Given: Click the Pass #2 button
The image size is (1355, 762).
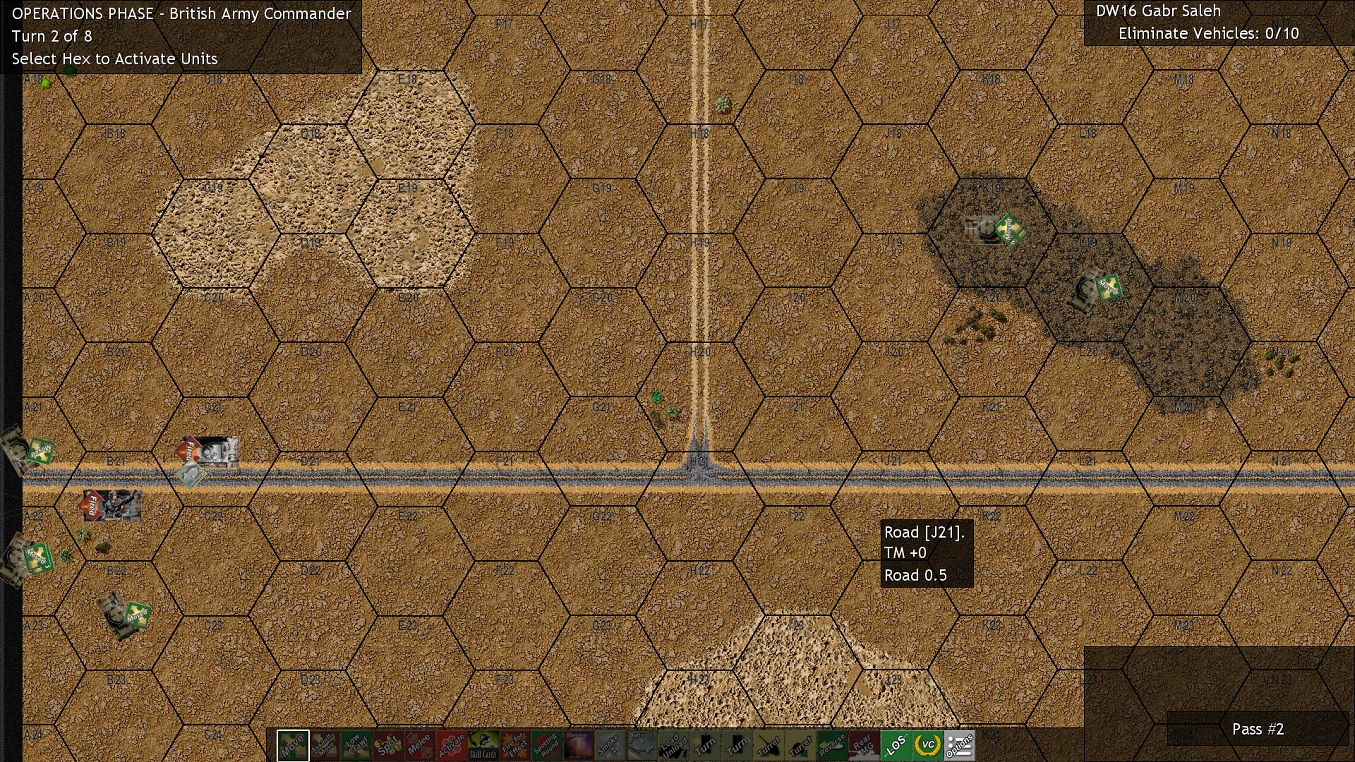Looking at the screenshot, I should (x=1258, y=729).
